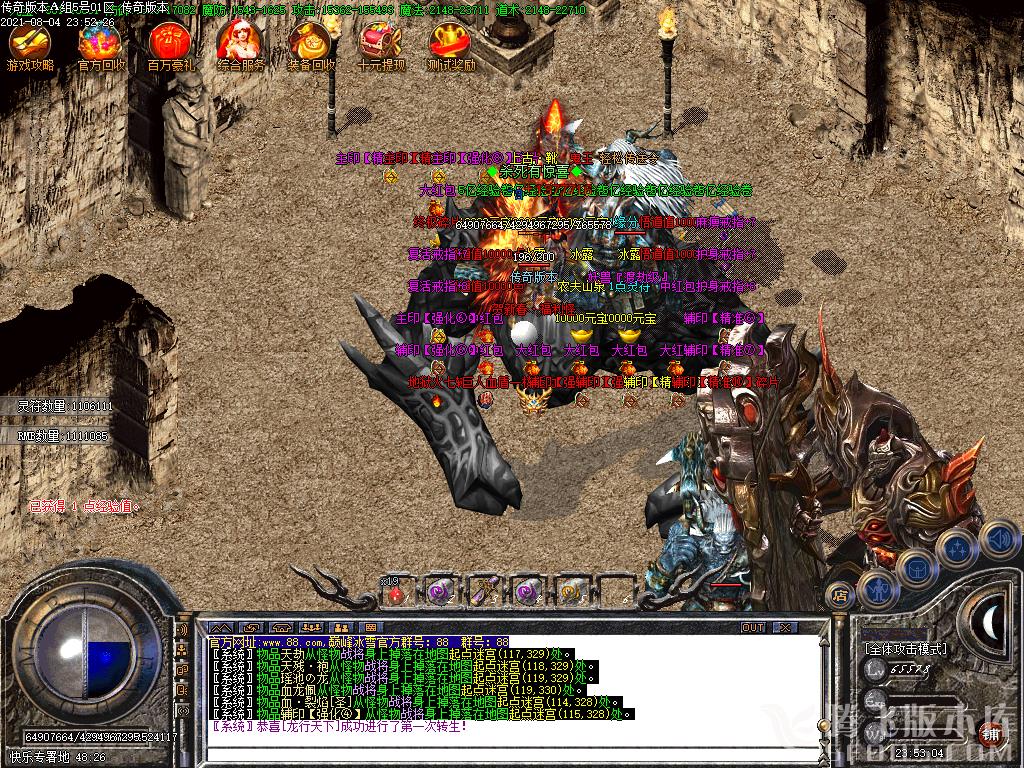This screenshot has height=768, width=1024.
Task: Close the chat panel with X
Action: click(x=784, y=627)
